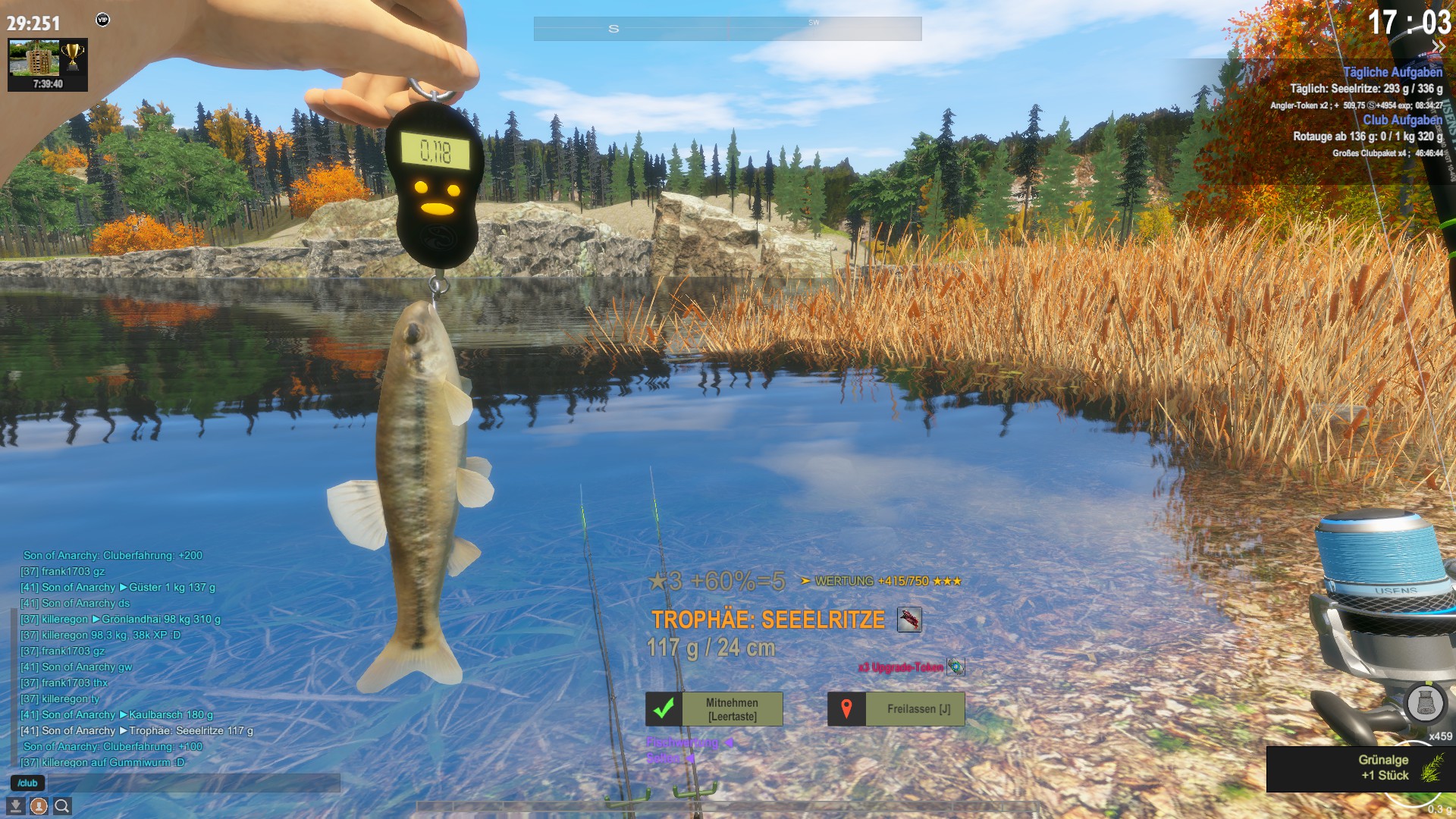Open the Tägliche Aufgaben task heading
This screenshot has width=1456, height=819.
[1392, 72]
